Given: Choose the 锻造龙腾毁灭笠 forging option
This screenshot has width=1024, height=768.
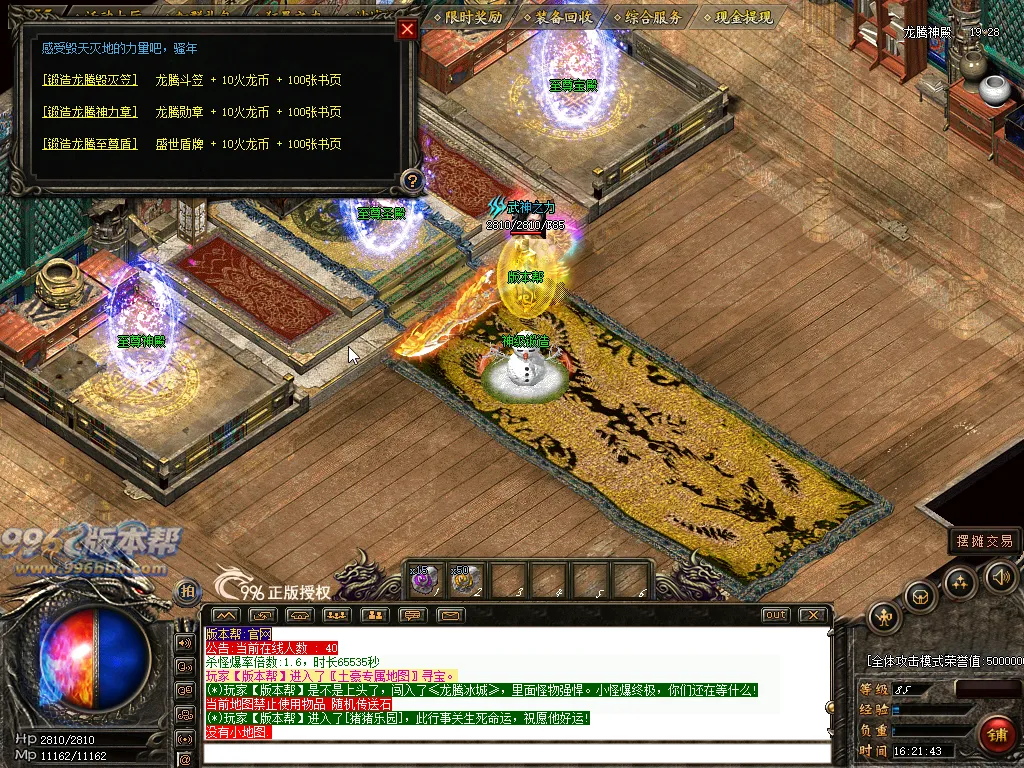Looking at the screenshot, I should coord(90,80).
